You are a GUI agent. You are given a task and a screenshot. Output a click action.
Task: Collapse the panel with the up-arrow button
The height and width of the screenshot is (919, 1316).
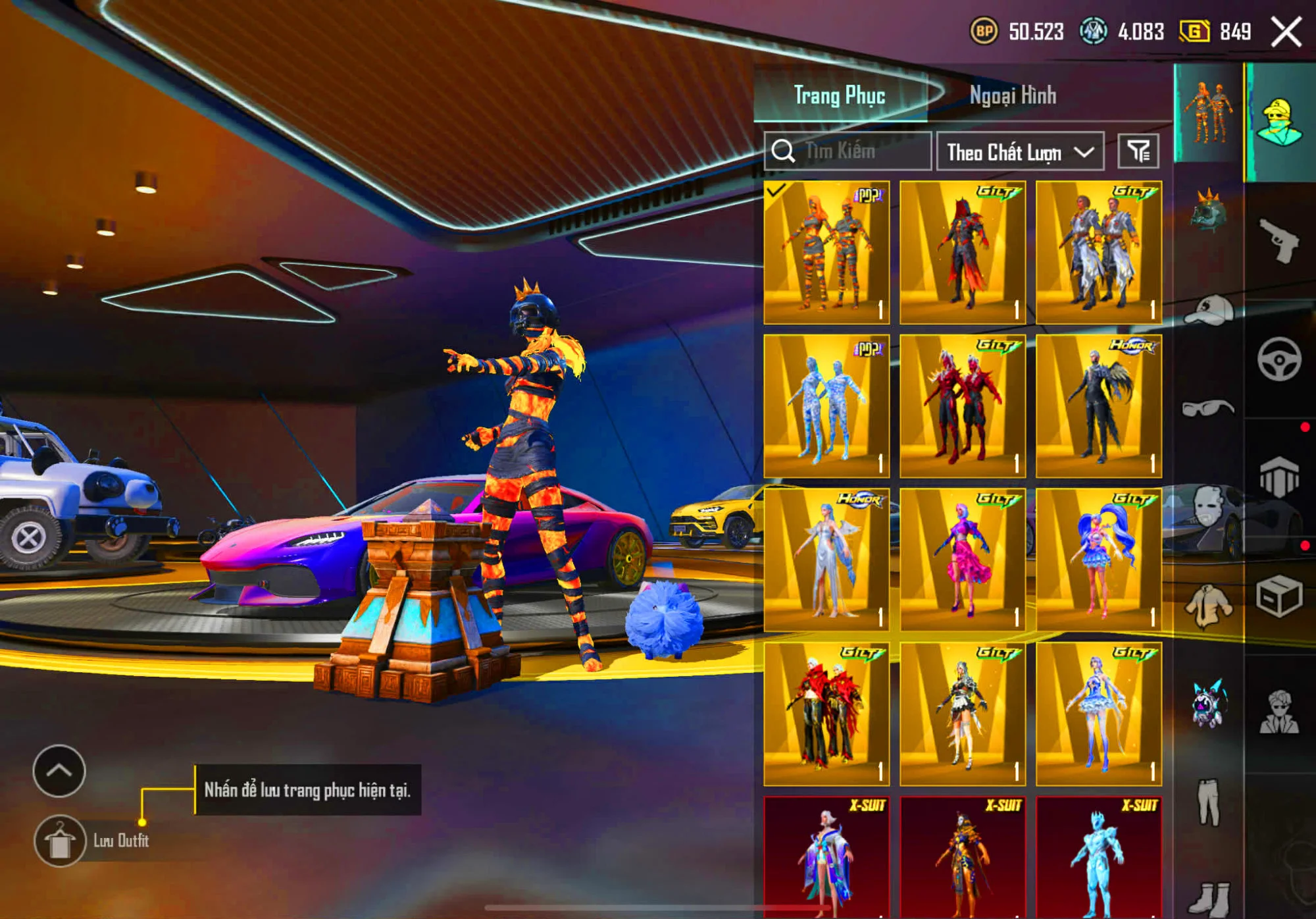(x=59, y=771)
